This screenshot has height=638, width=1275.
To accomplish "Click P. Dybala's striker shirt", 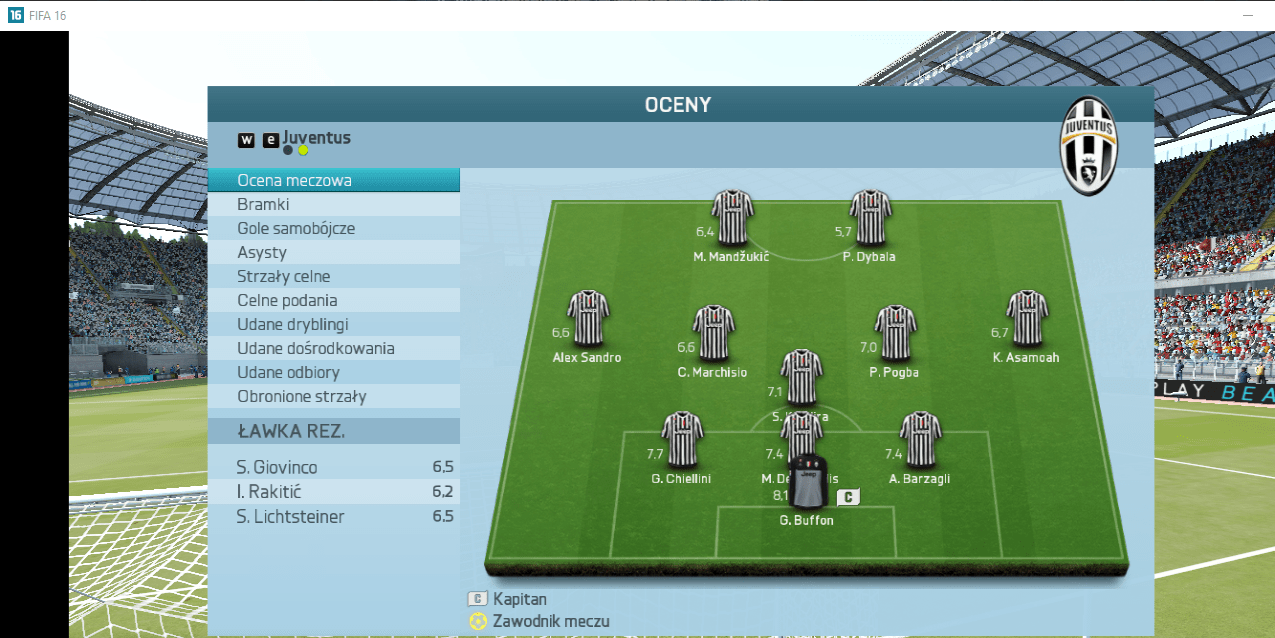I will click(870, 217).
